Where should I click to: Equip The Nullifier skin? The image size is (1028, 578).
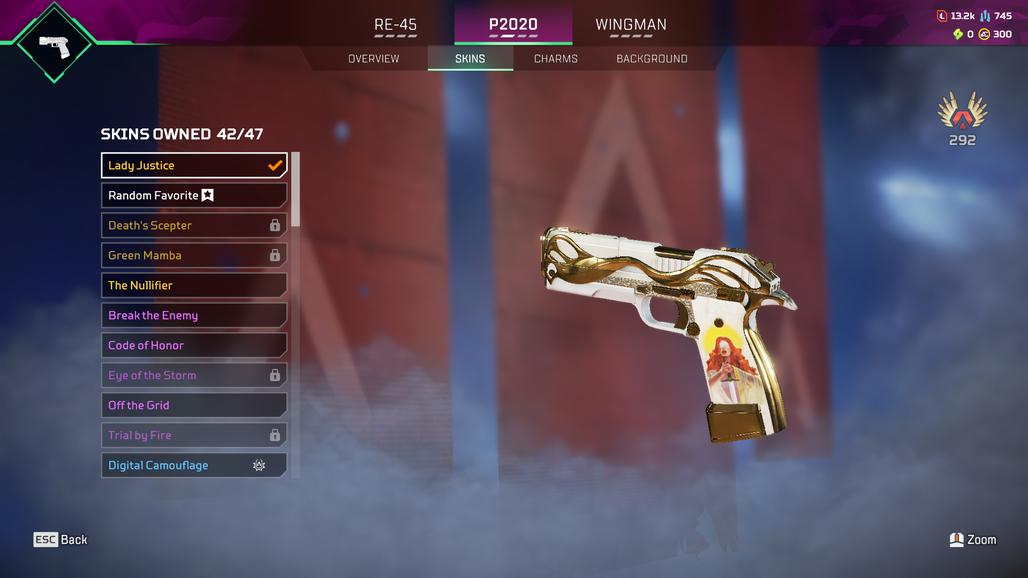(194, 286)
